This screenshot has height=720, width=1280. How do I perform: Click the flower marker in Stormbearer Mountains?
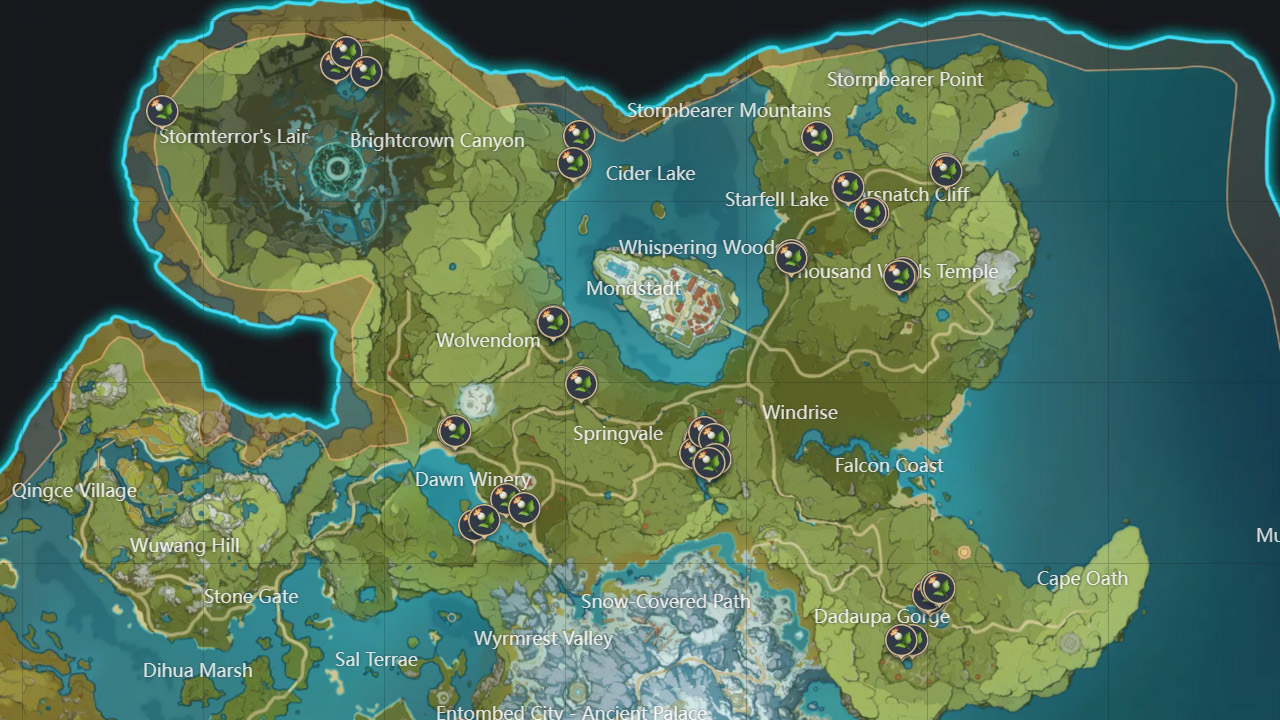coord(815,138)
